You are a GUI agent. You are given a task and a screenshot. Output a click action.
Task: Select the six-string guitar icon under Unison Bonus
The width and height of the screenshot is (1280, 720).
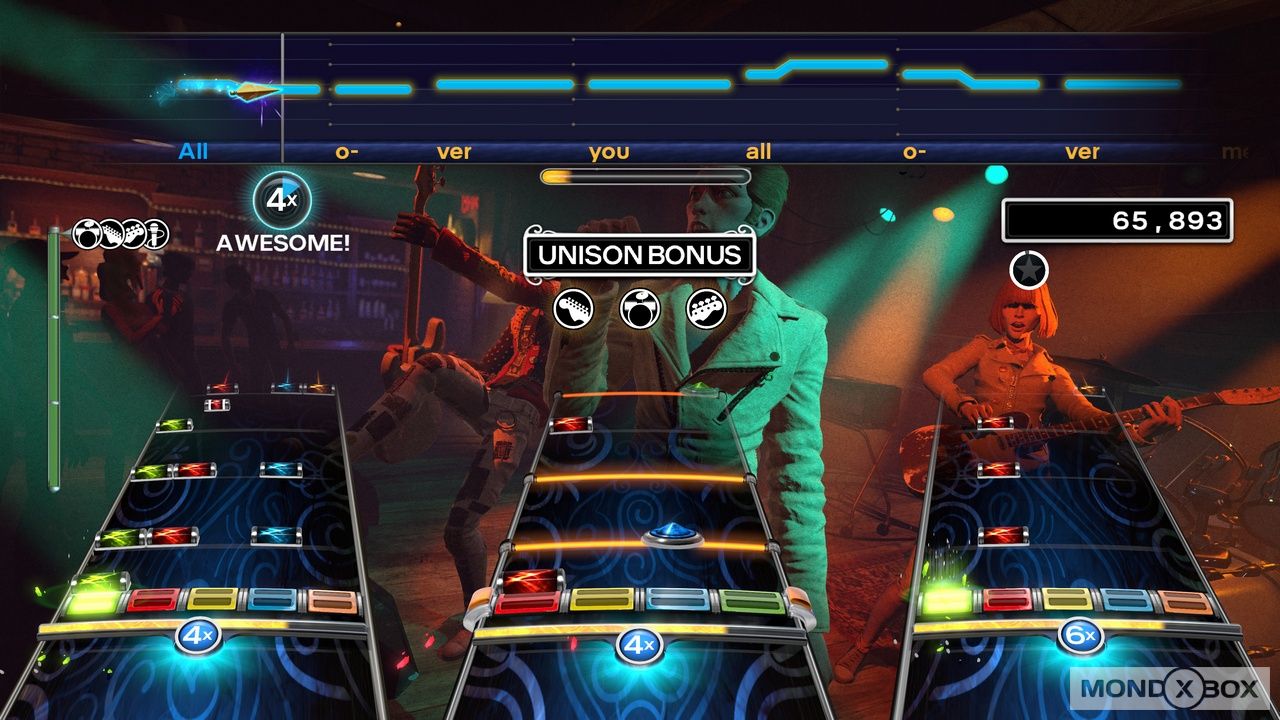[x=573, y=308]
